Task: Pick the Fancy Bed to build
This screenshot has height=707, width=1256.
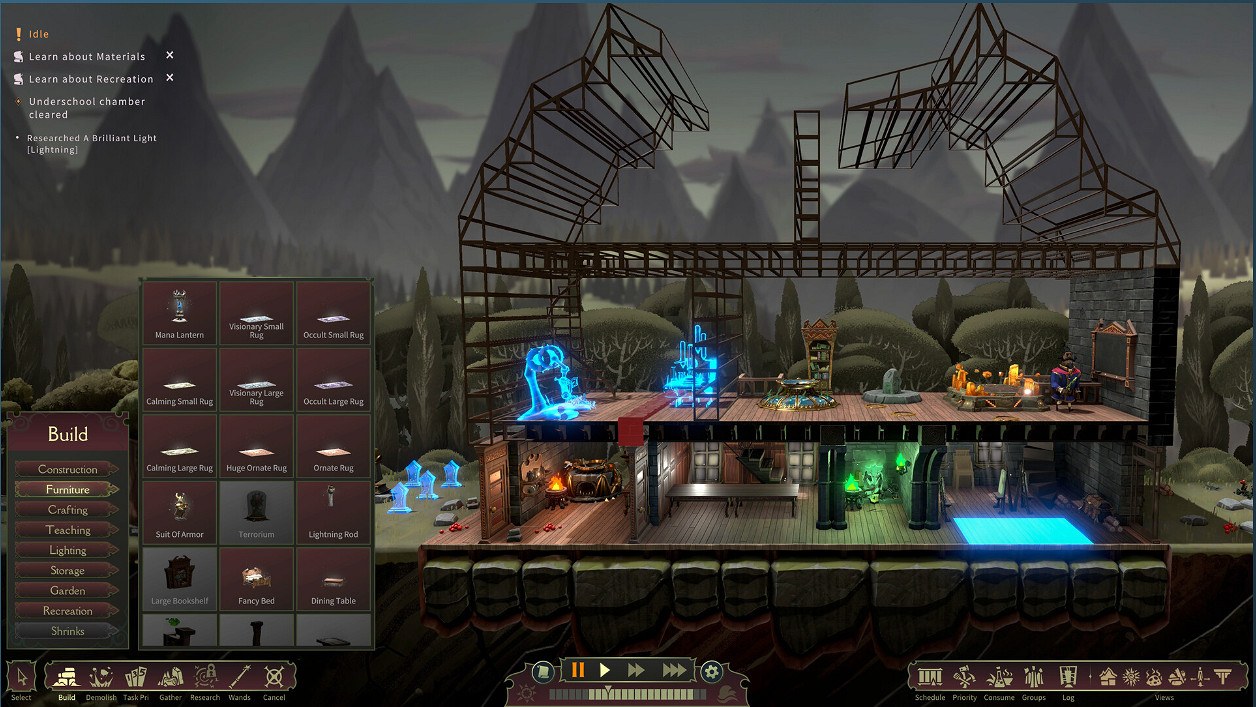Action: (x=256, y=580)
